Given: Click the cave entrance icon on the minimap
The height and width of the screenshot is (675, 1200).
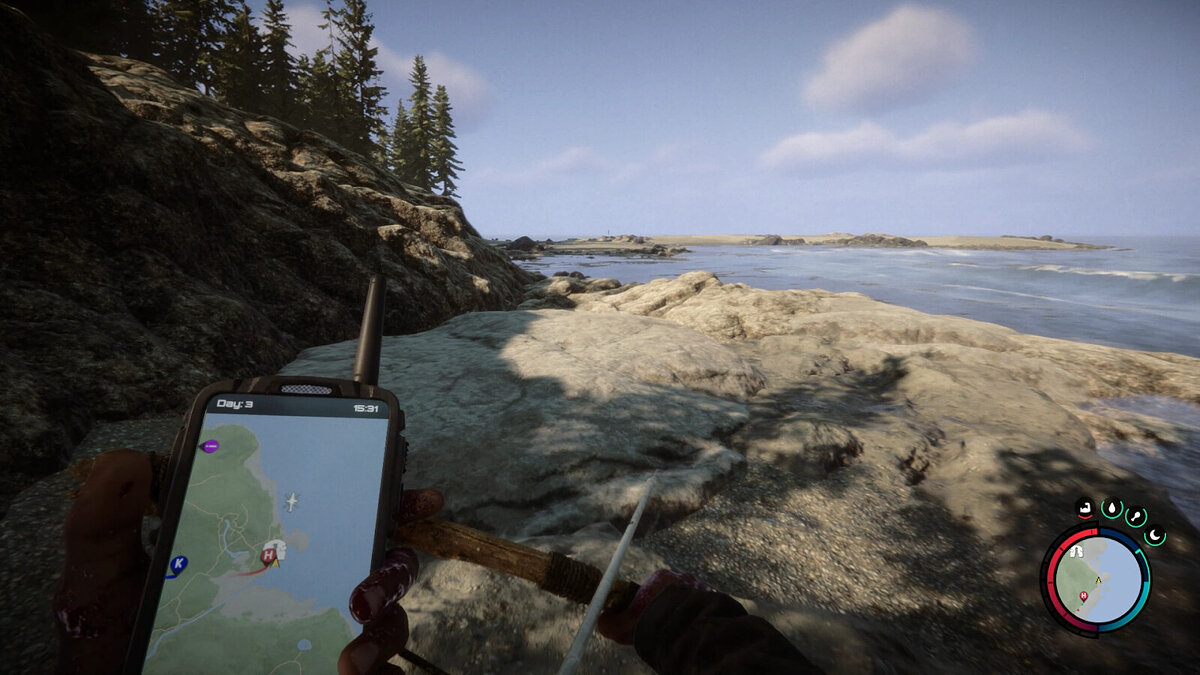Looking at the screenshot, I should click(1077, 551).
